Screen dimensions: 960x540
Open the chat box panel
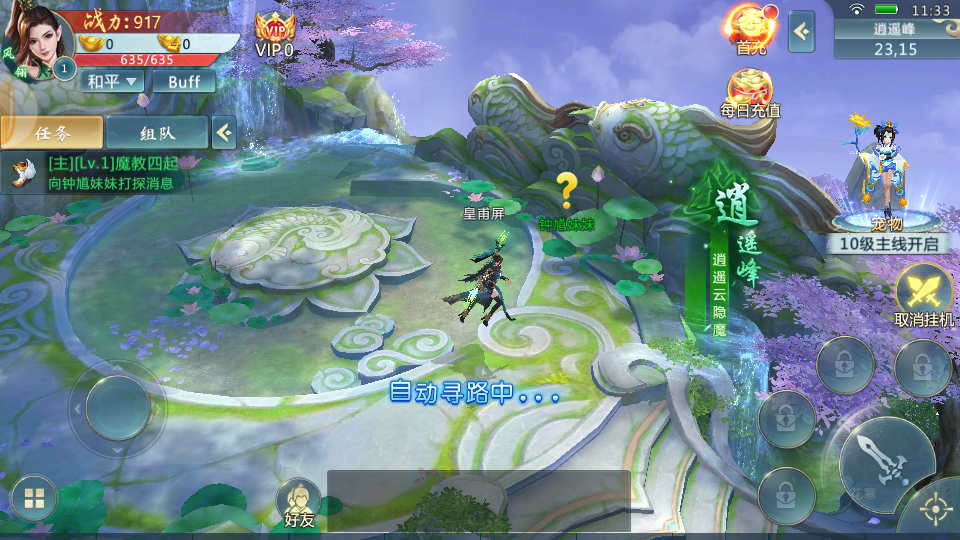(x=478, y=500)
